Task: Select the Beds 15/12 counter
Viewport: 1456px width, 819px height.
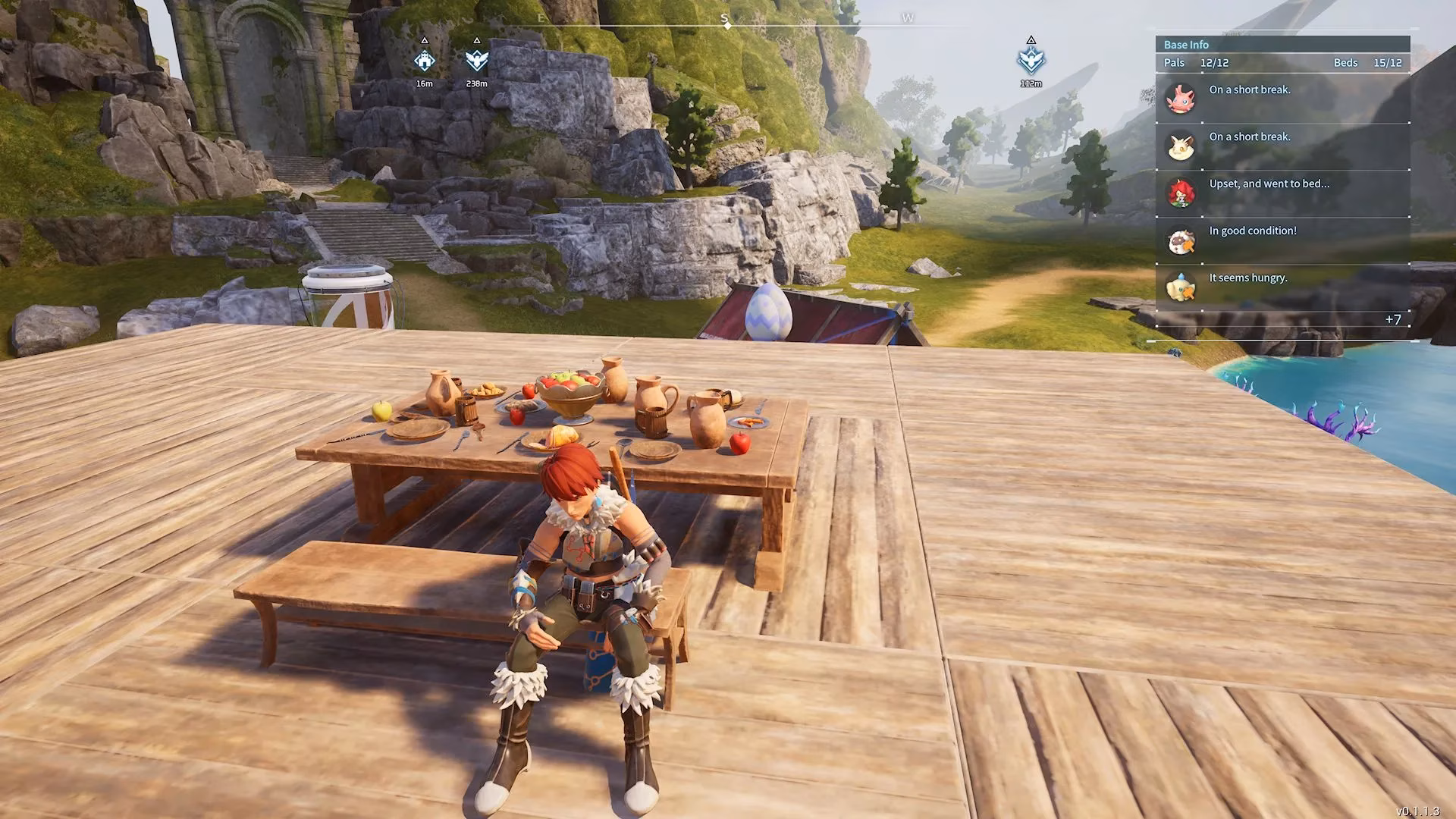Action: (1368, 63)
